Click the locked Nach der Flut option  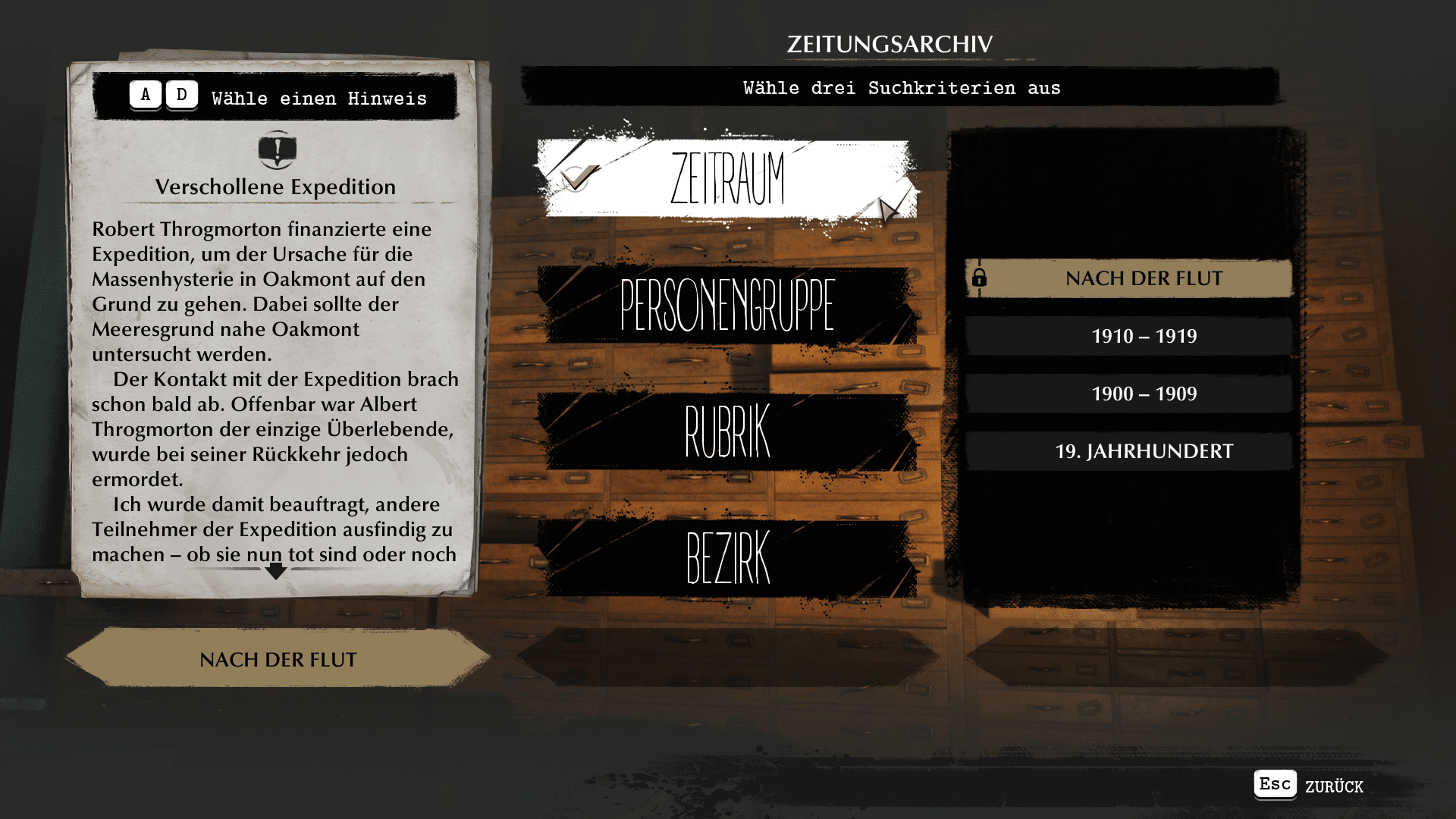(x=1128, y=278)
